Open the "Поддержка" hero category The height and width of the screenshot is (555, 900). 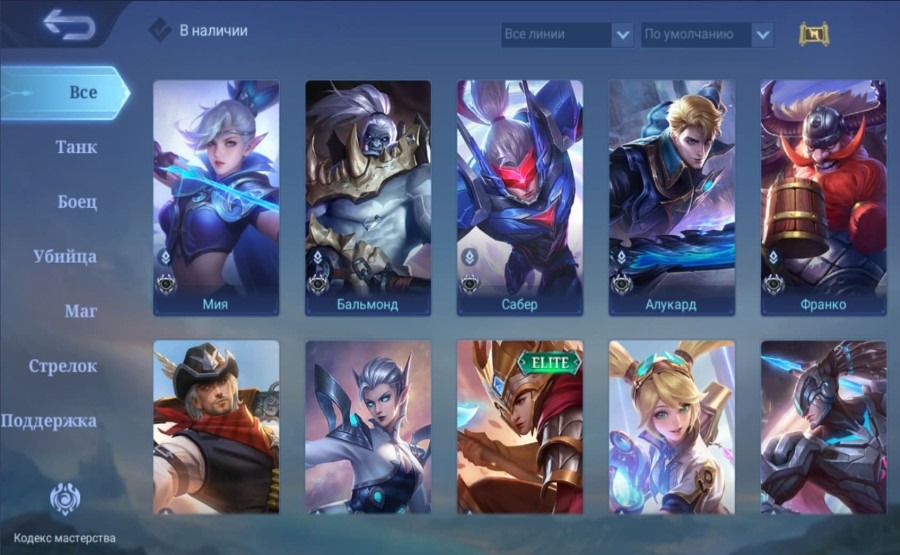click(49, 421)
